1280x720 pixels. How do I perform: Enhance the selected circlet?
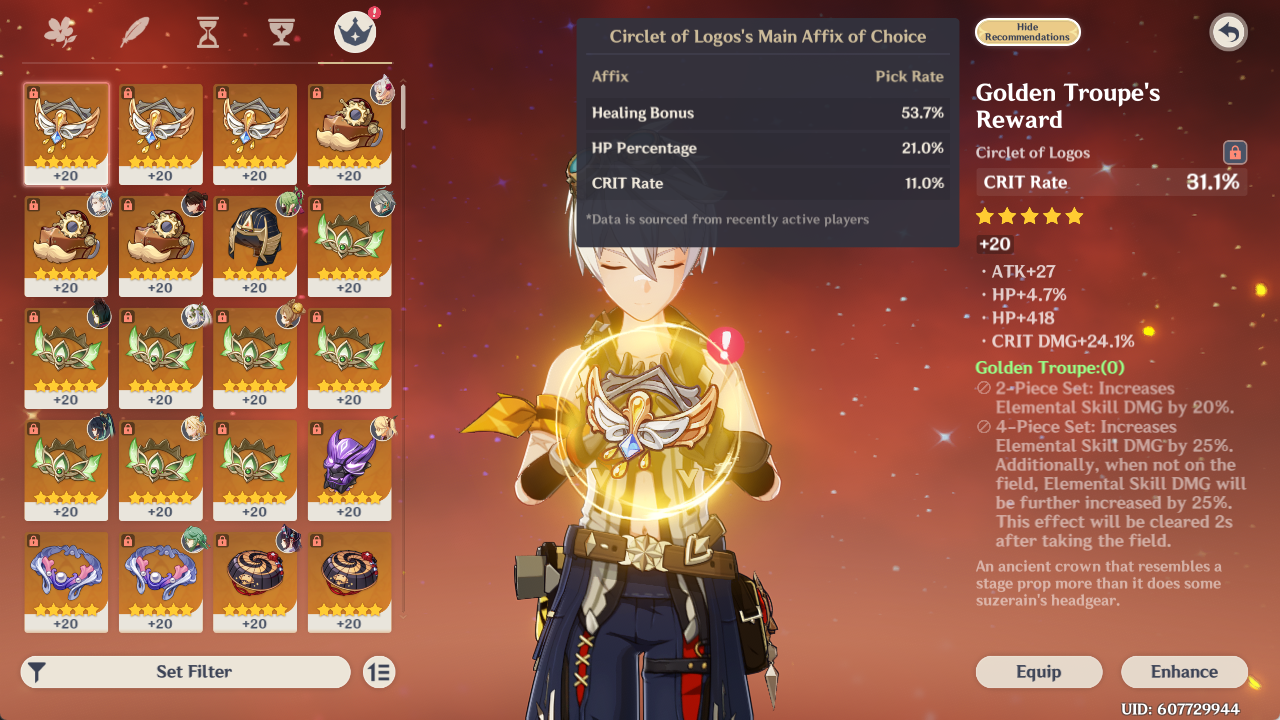pyautogui.click(x=1184, y=672)
